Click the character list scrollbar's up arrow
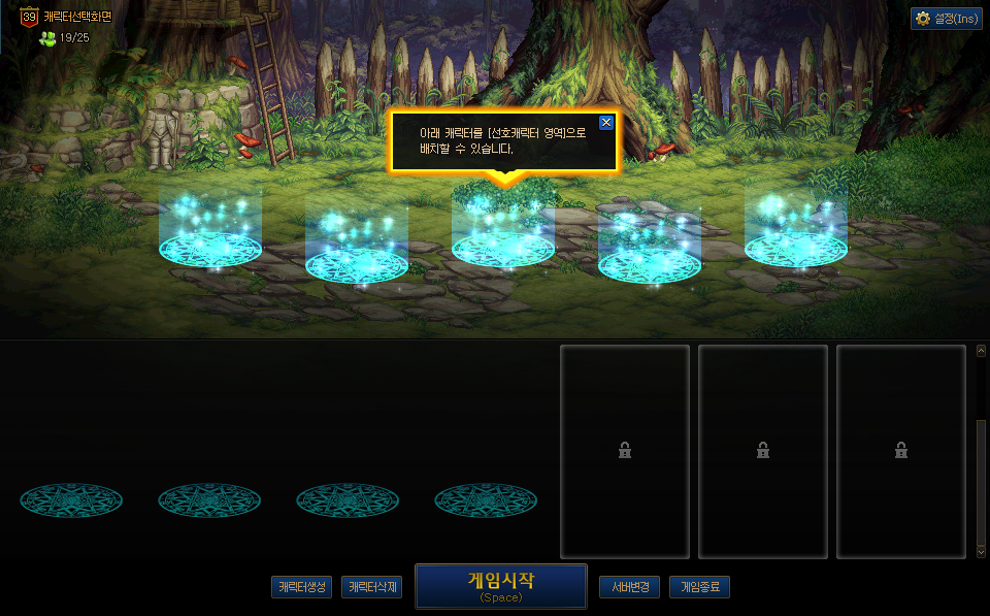 981,351
